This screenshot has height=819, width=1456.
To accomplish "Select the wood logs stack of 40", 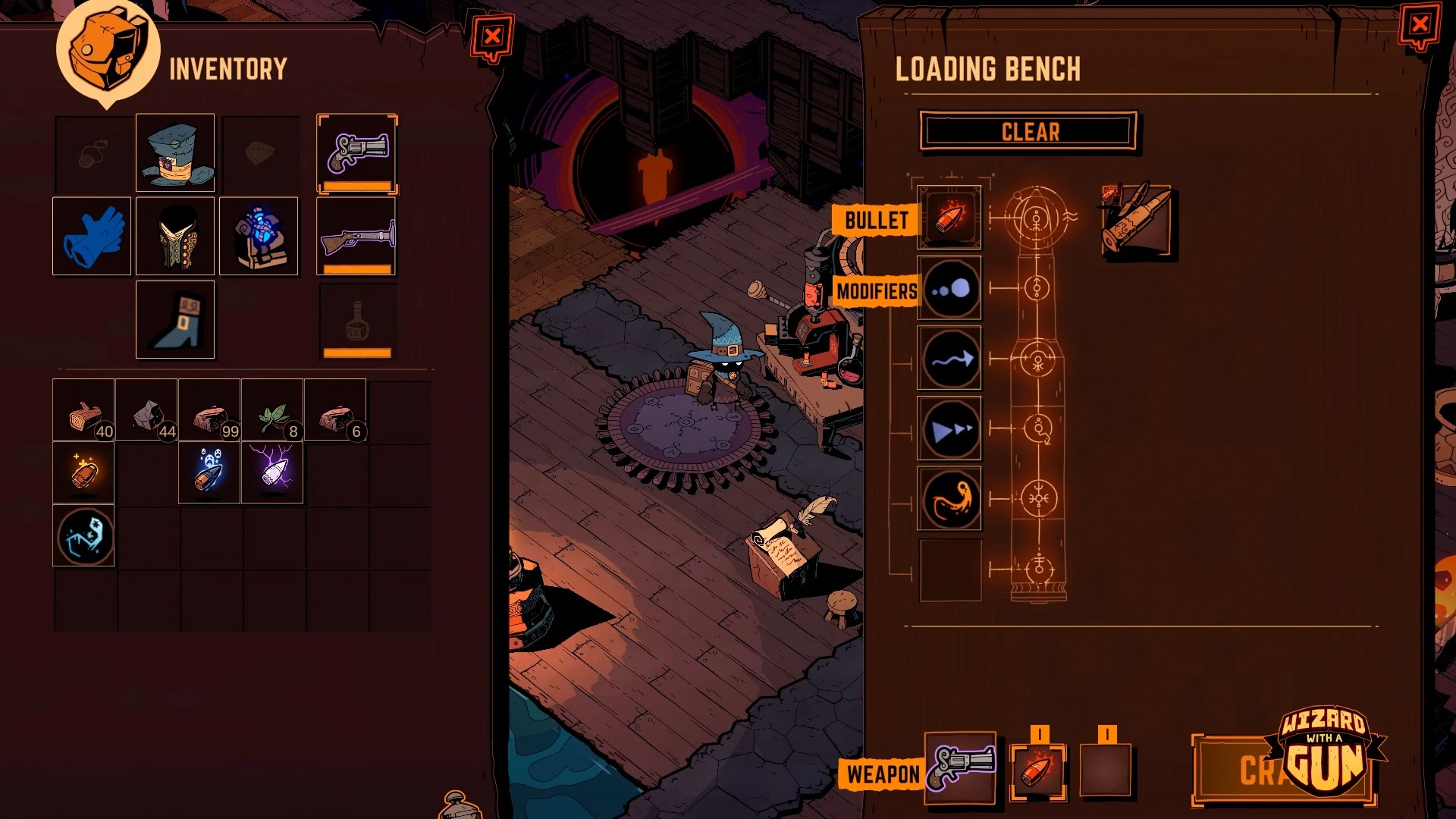I will point(83,410).
